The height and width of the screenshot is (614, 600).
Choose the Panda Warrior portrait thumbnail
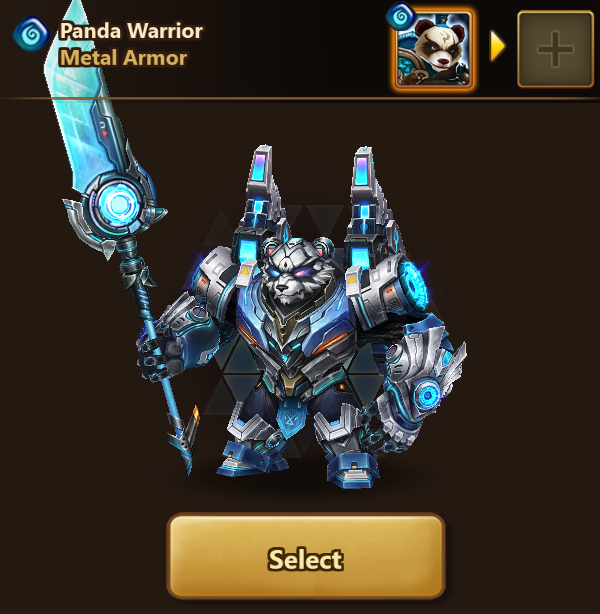pyautogui.click(x=434, y=49)
